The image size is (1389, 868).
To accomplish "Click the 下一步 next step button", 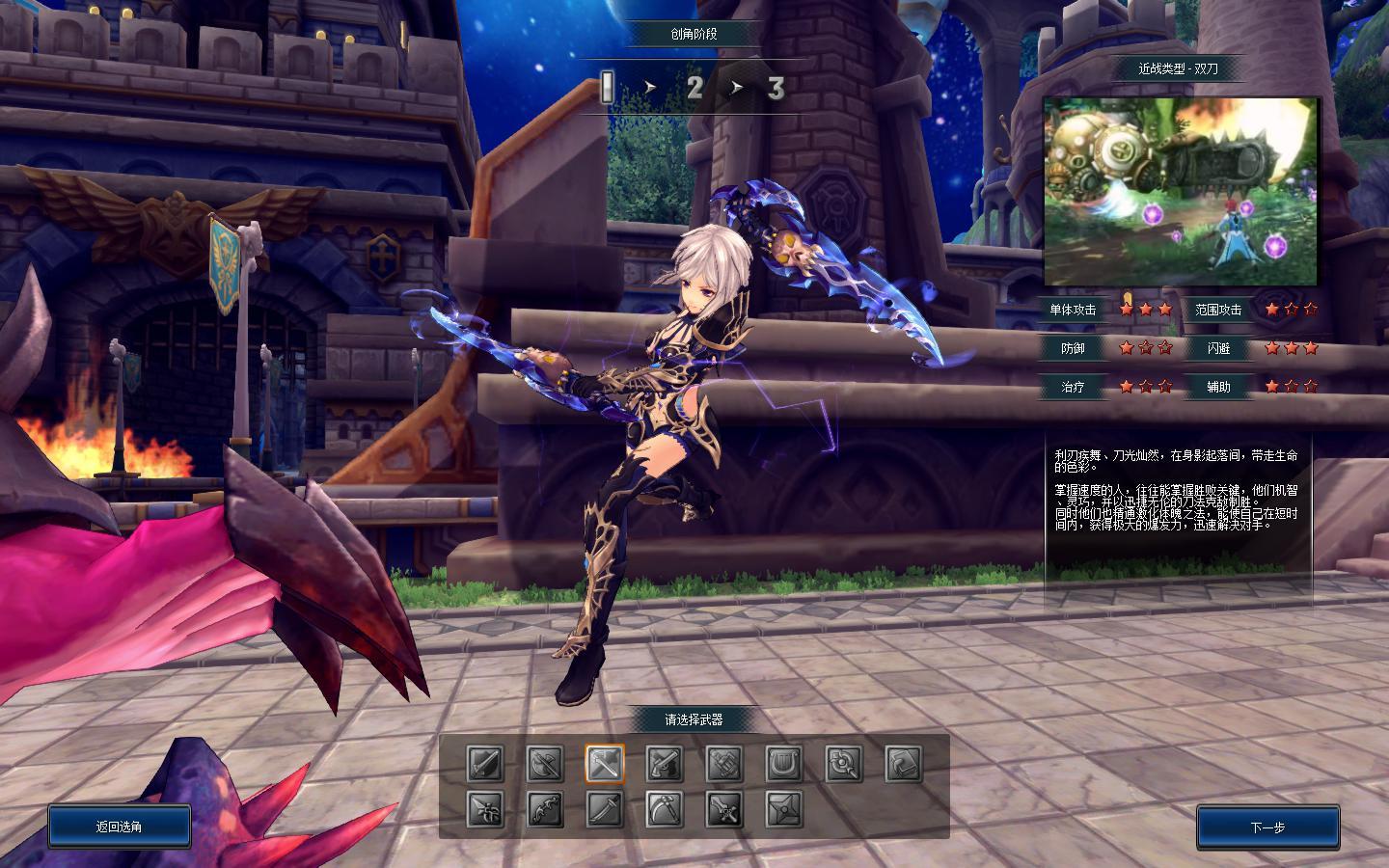I will 1267,827.
